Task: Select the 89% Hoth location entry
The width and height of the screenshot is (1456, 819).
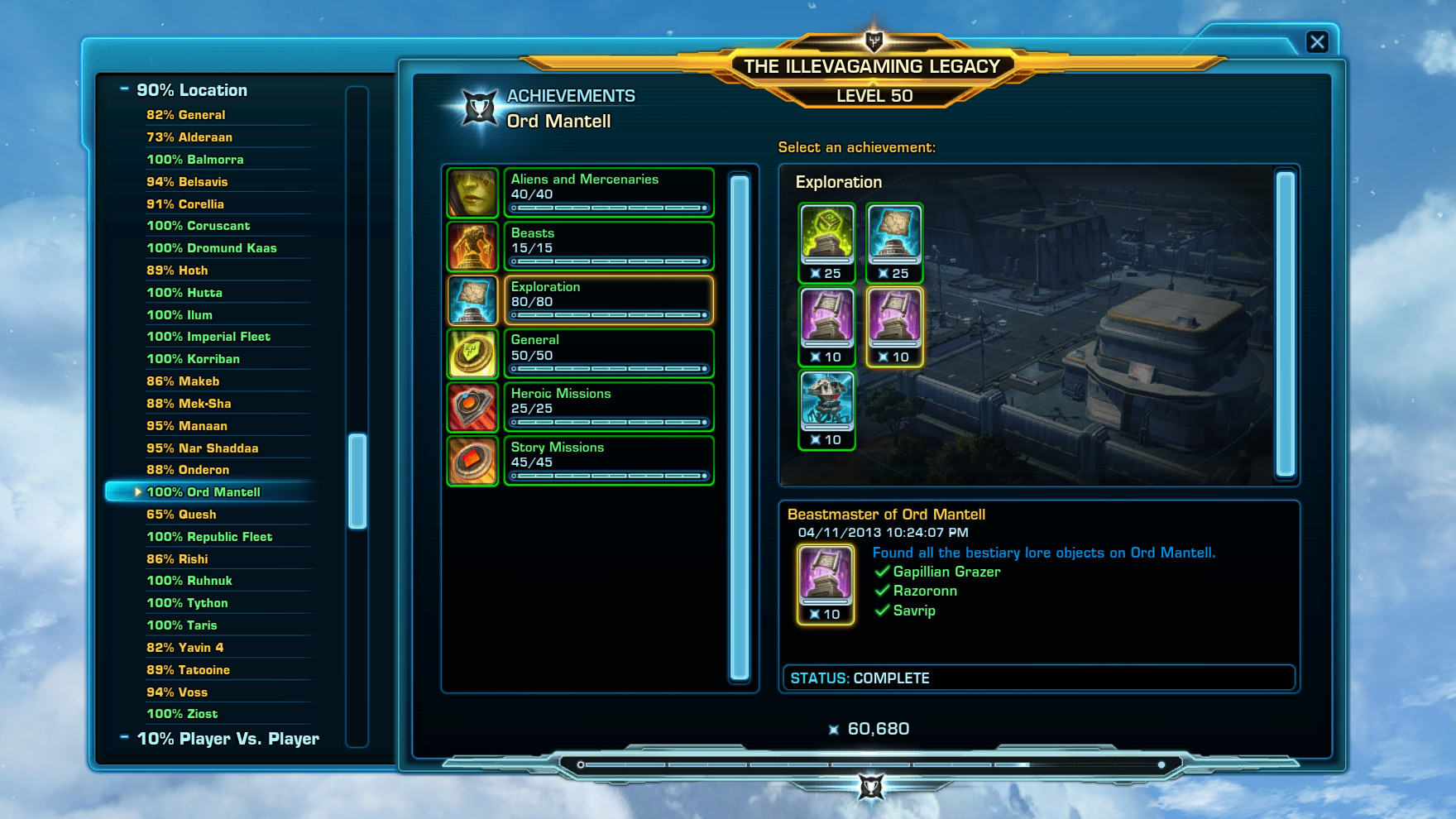Action: point(177,270)
